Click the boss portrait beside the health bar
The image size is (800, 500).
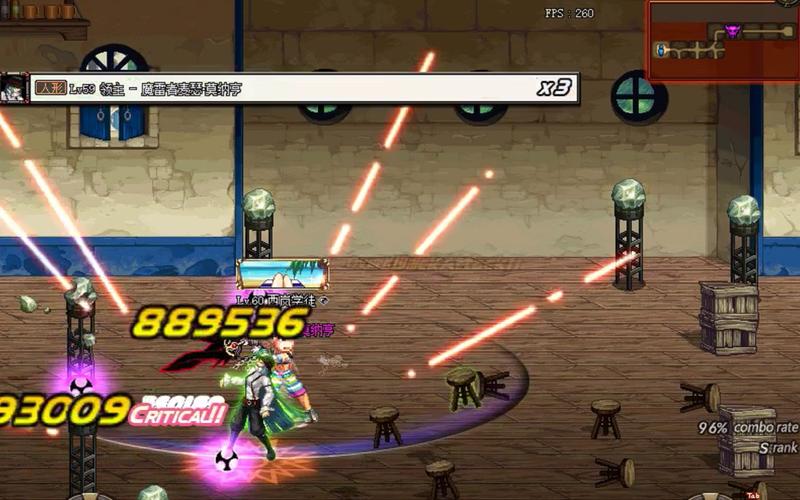pos(14,87)
